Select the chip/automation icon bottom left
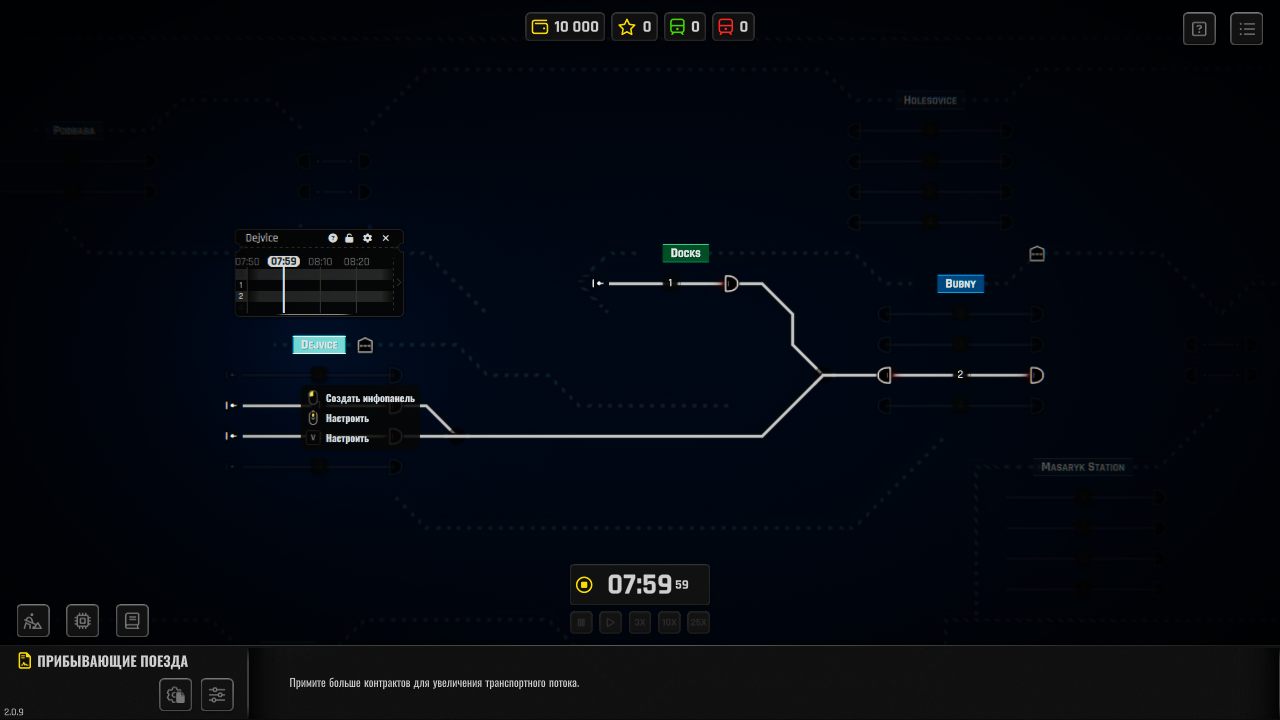 82,620
